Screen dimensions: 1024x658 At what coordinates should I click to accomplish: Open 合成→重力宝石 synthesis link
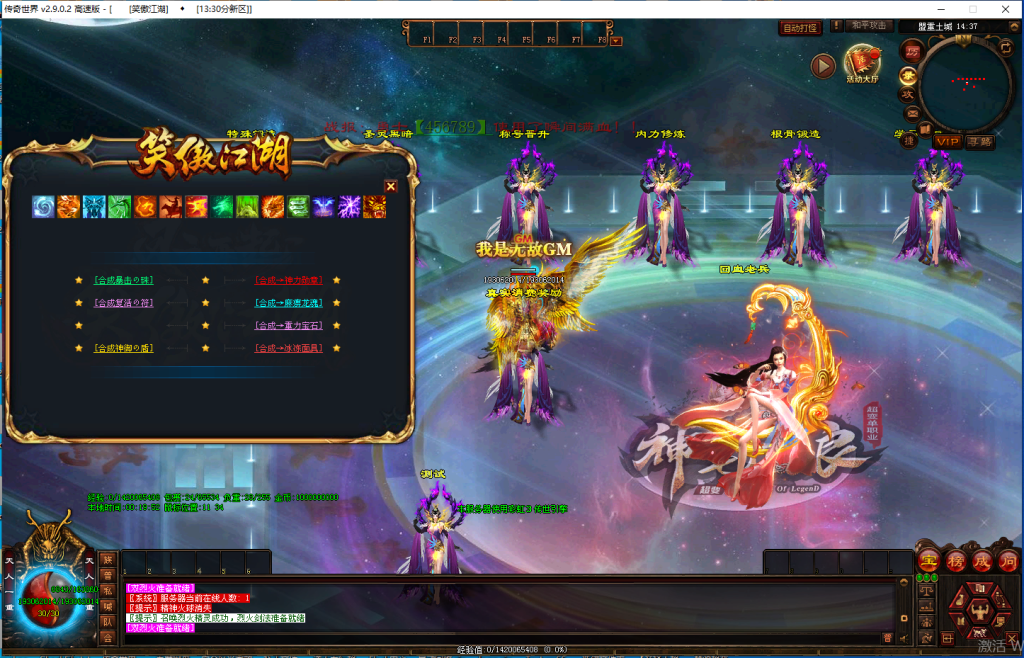288,325
